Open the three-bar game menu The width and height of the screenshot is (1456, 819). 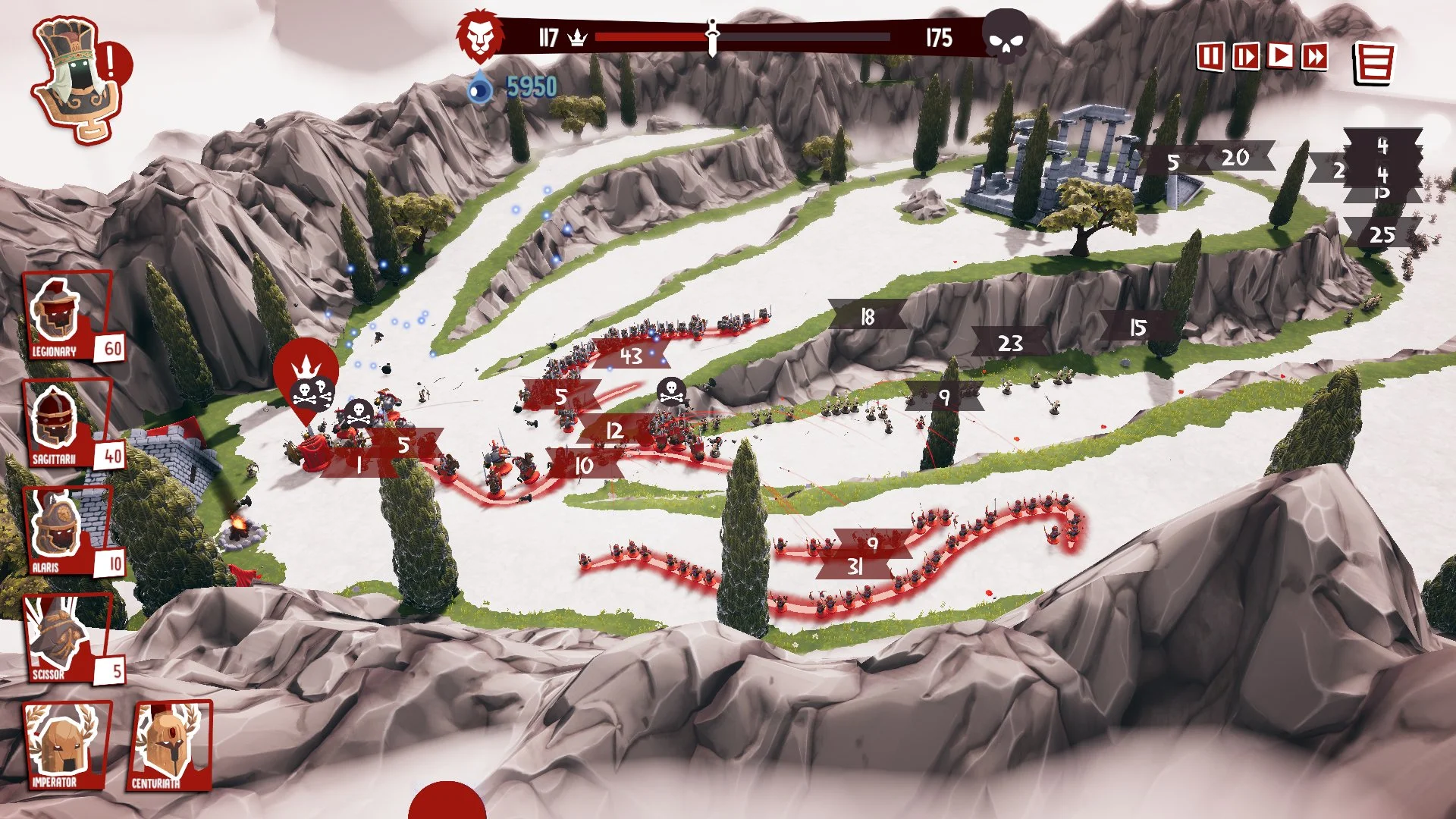[1374, 62]
